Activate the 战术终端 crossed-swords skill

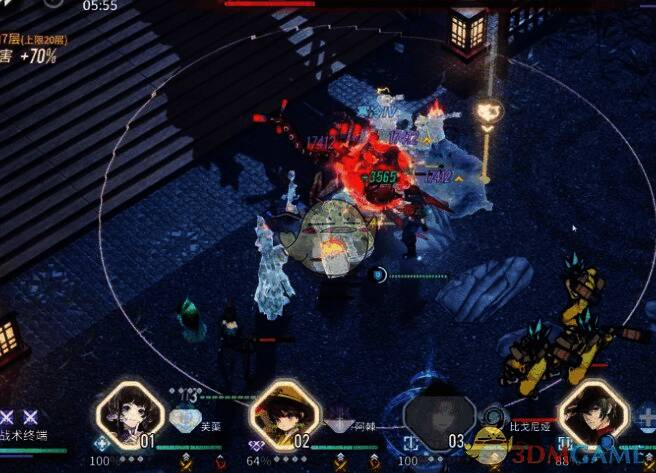(x=20, y=417)
